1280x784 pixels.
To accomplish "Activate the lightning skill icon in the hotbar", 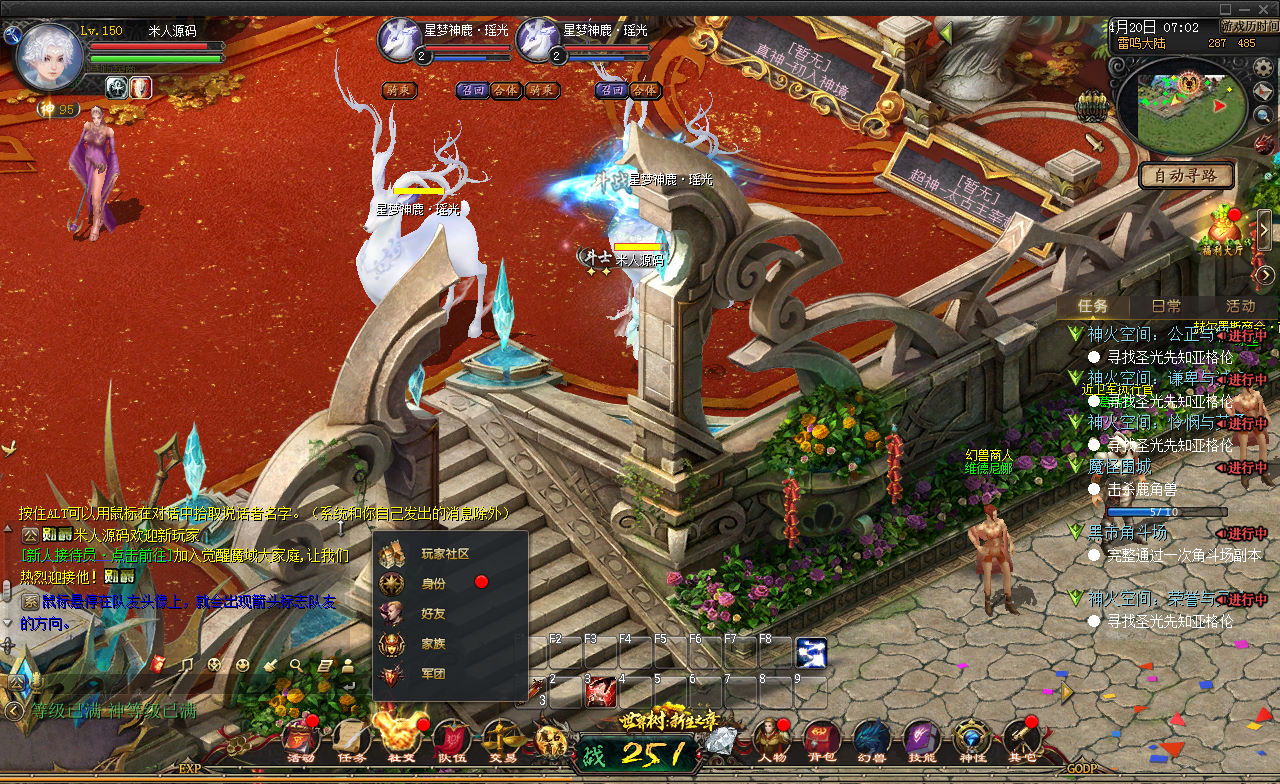I will click(x=811, y=653).
